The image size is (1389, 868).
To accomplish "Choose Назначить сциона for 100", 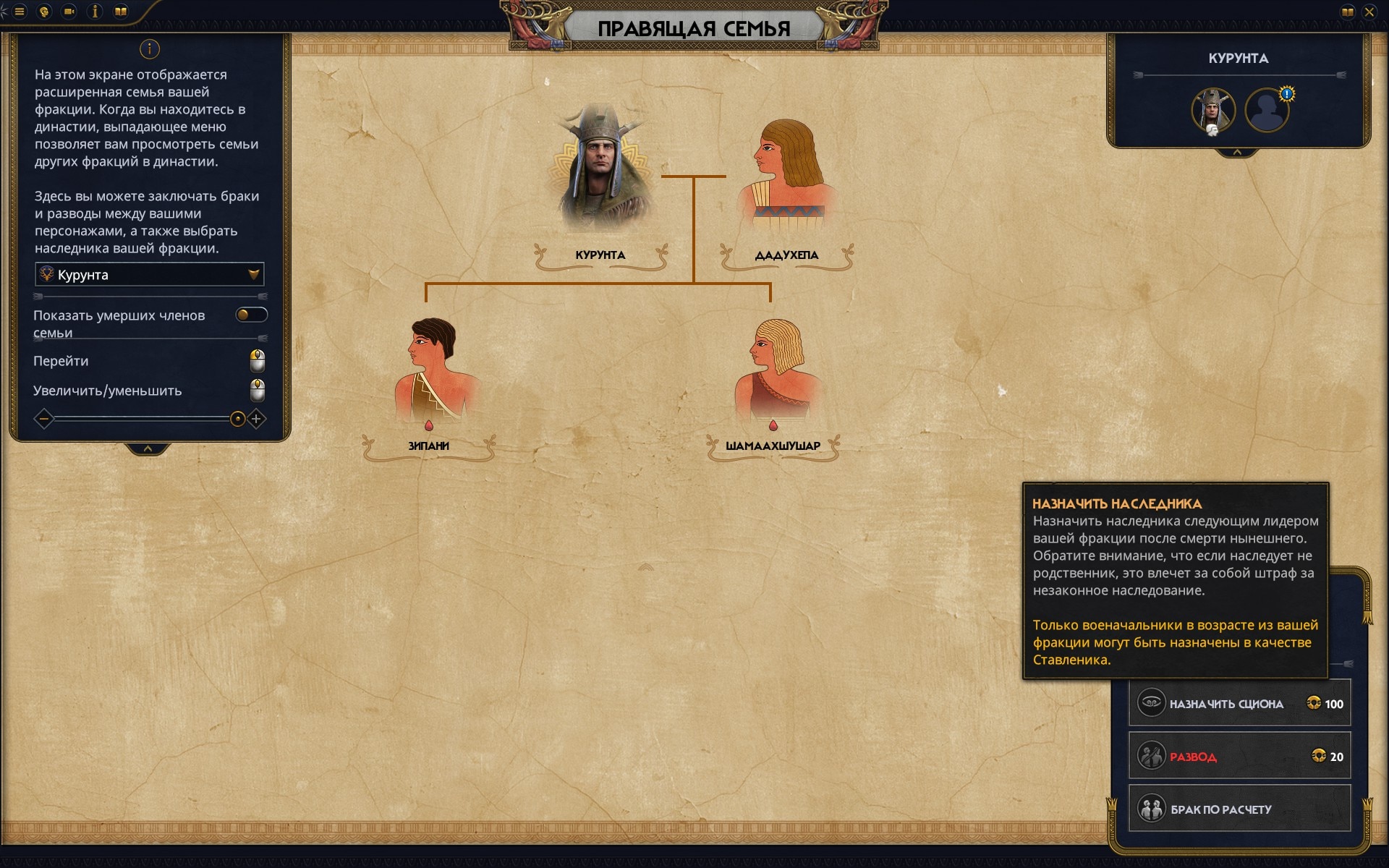I will pyautogui.click(x=1239, y=704).
